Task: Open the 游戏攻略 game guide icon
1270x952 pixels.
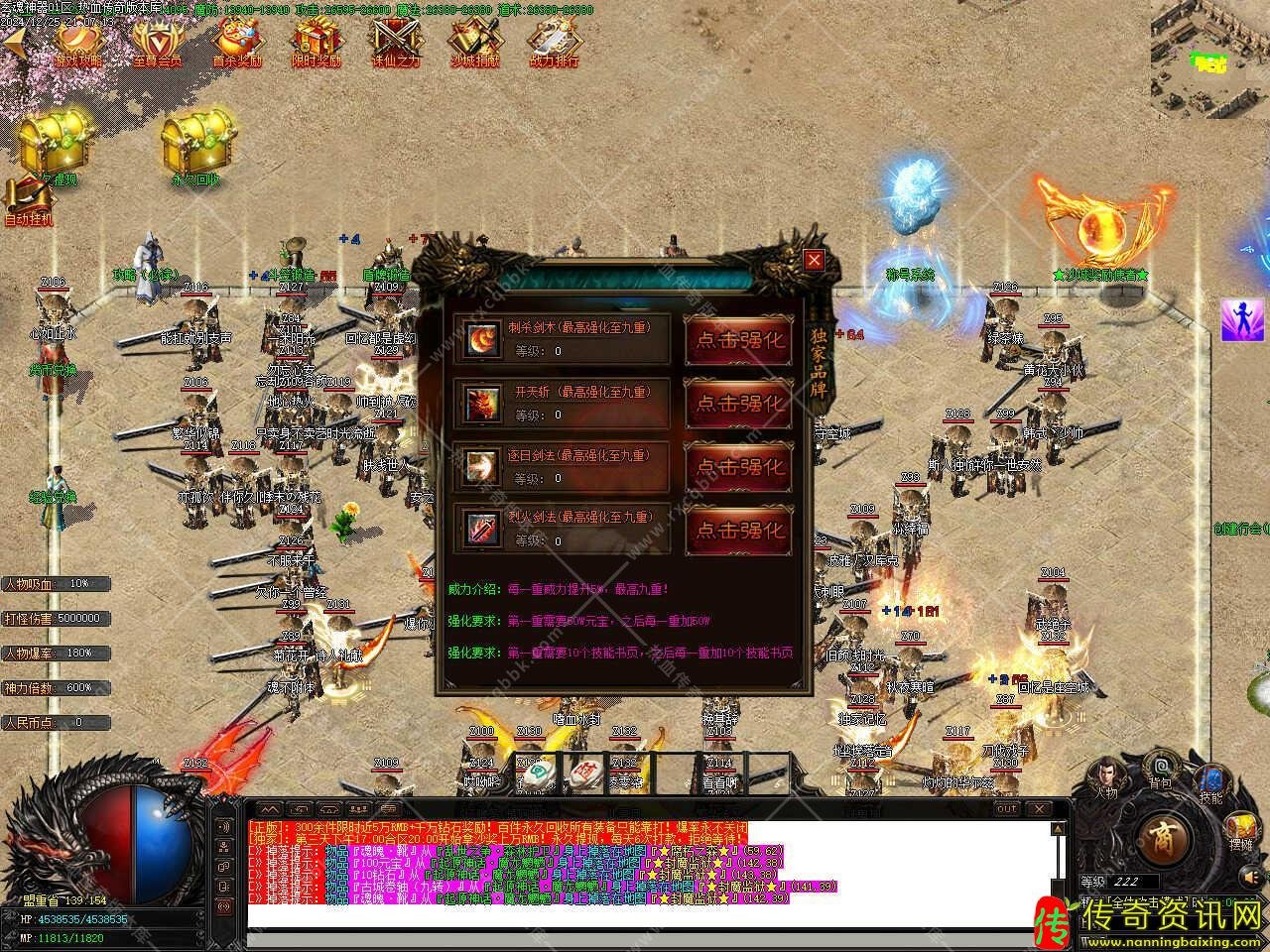Action: click(x=77, y=43)
